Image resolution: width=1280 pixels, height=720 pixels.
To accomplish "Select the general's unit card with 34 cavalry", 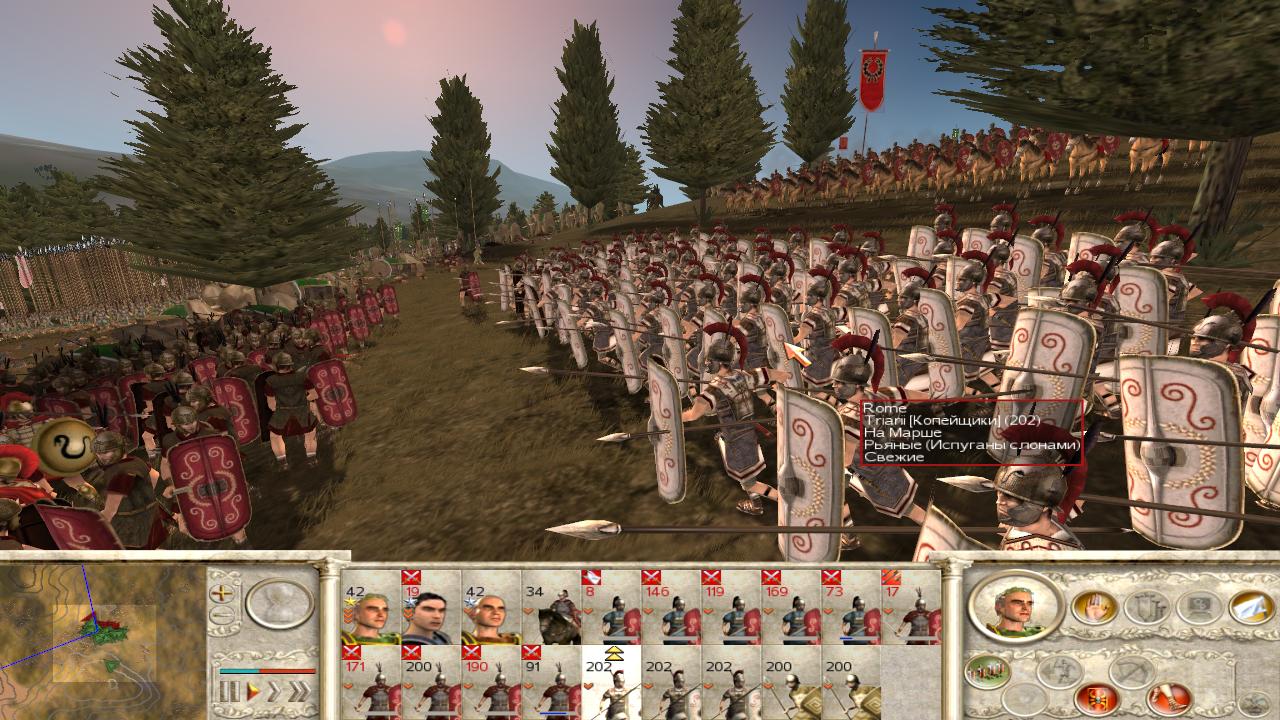I will click(x=551, y=609).
